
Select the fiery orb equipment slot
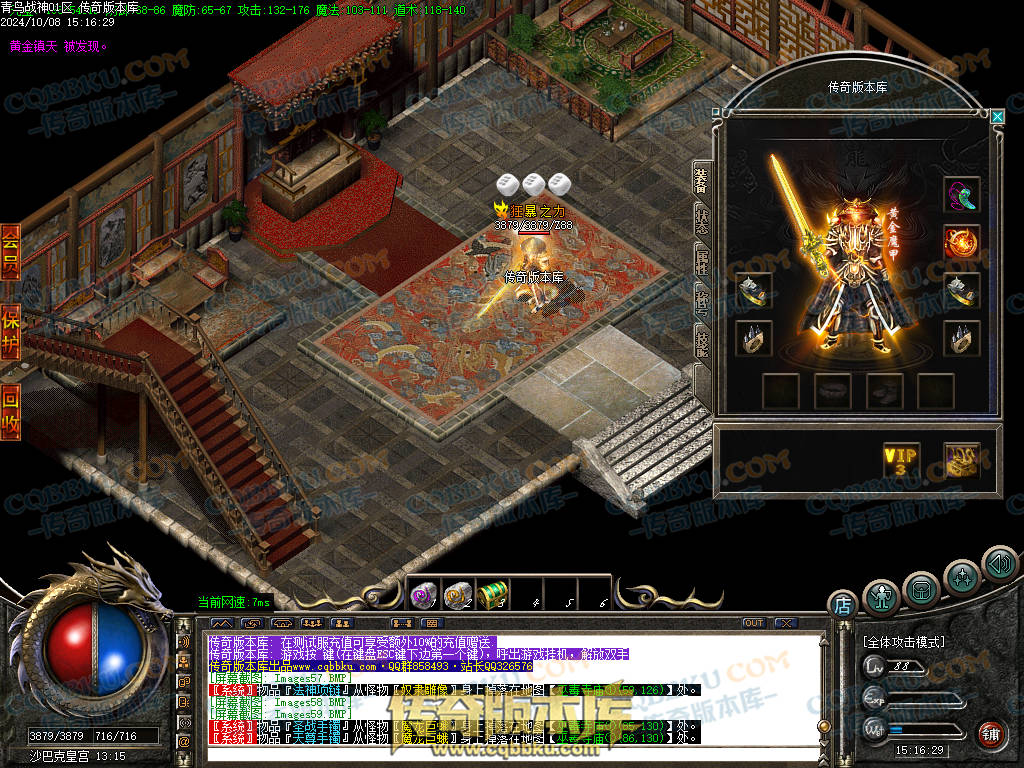[x=961, y=242]
